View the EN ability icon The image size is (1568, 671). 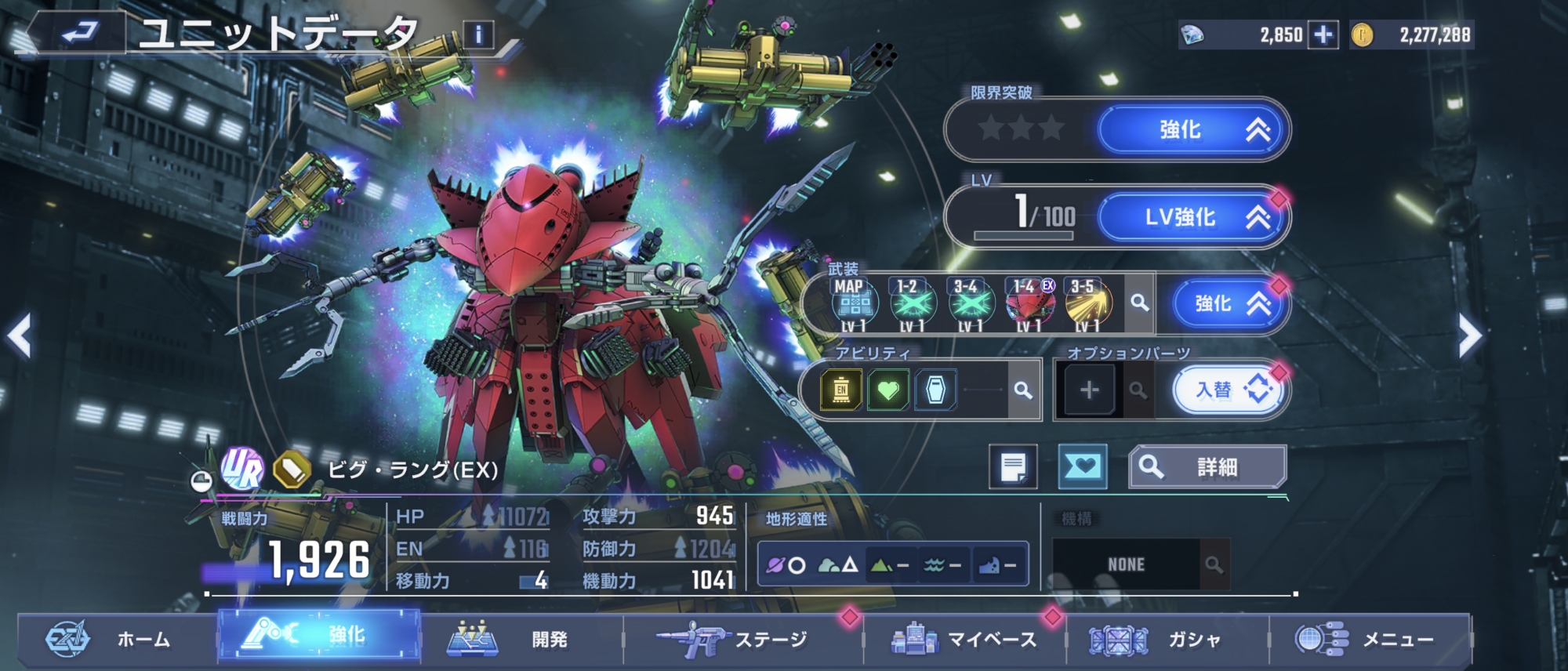point(841,390)
